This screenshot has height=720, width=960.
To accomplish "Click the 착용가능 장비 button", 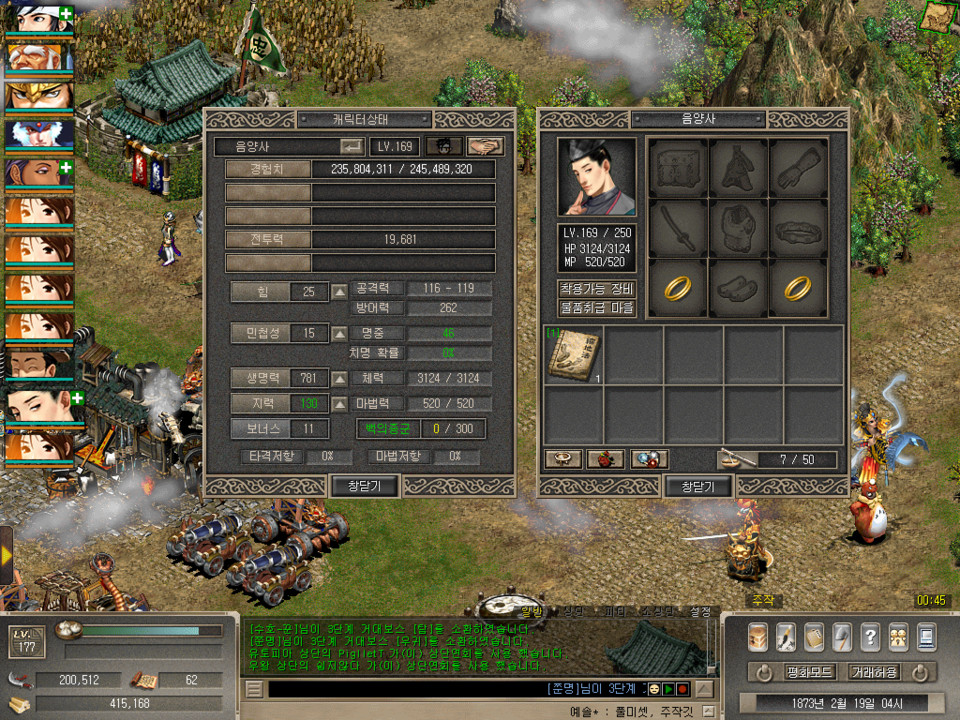I will pyautogui.click(x=597, y=289).
